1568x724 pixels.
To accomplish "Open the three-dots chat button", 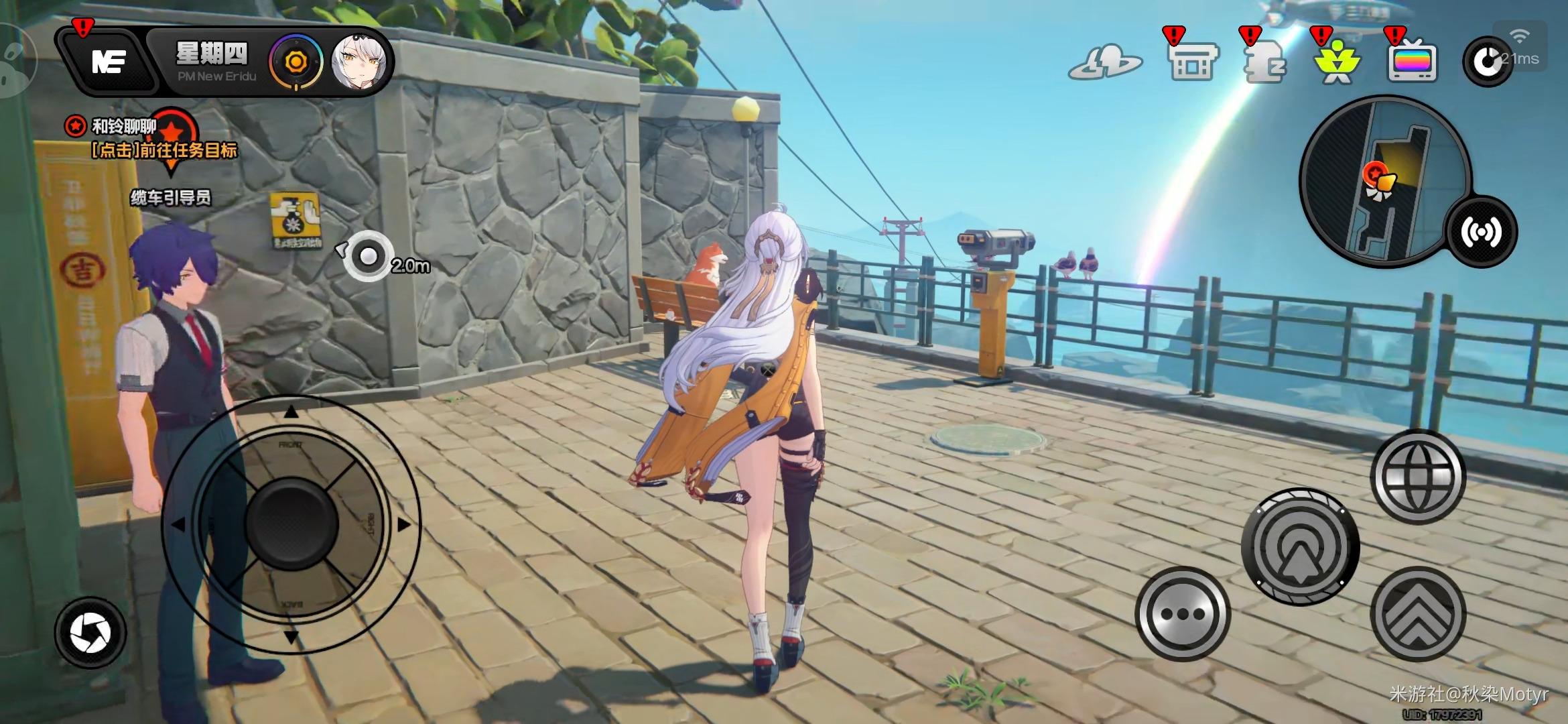I will tap(1183, 614).
